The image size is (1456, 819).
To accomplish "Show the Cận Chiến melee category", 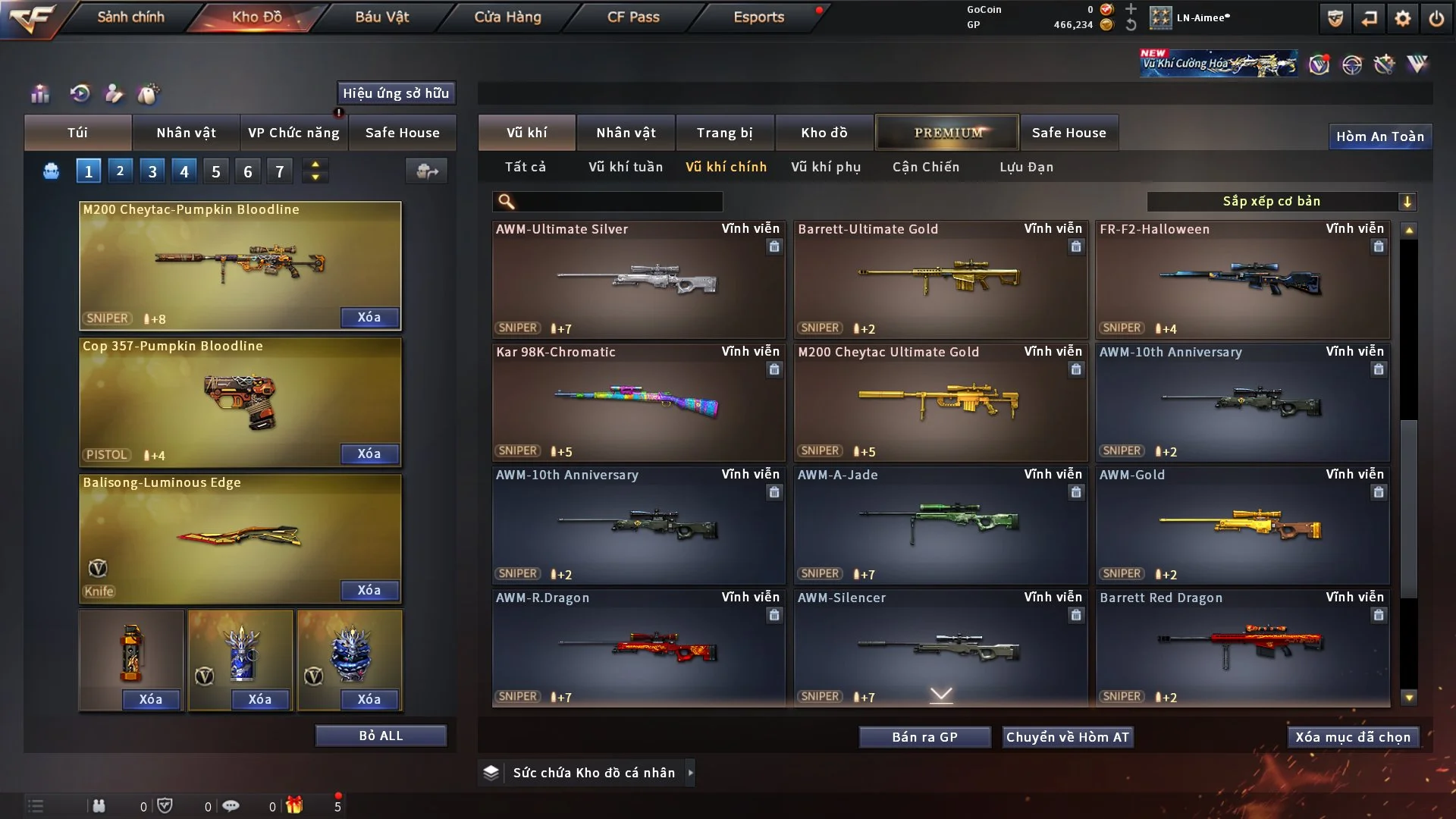I will point(925,167).
